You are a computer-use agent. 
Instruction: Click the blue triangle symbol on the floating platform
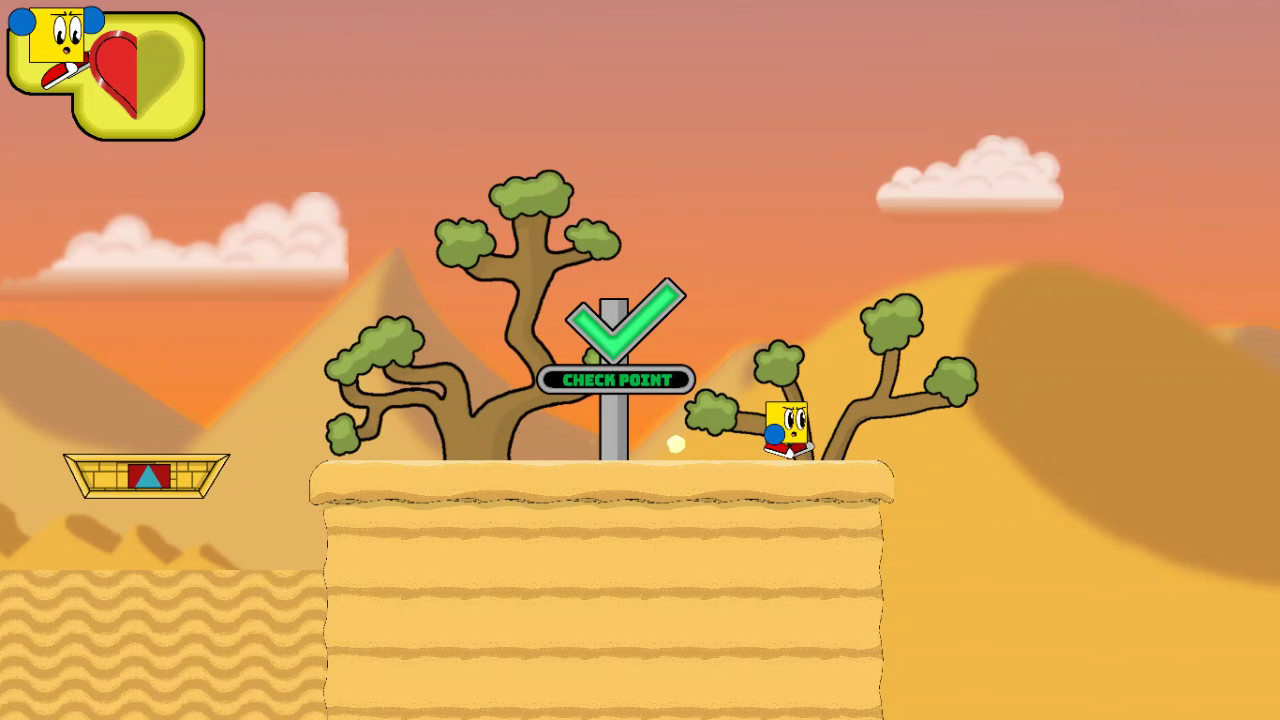tap(150, 477)
